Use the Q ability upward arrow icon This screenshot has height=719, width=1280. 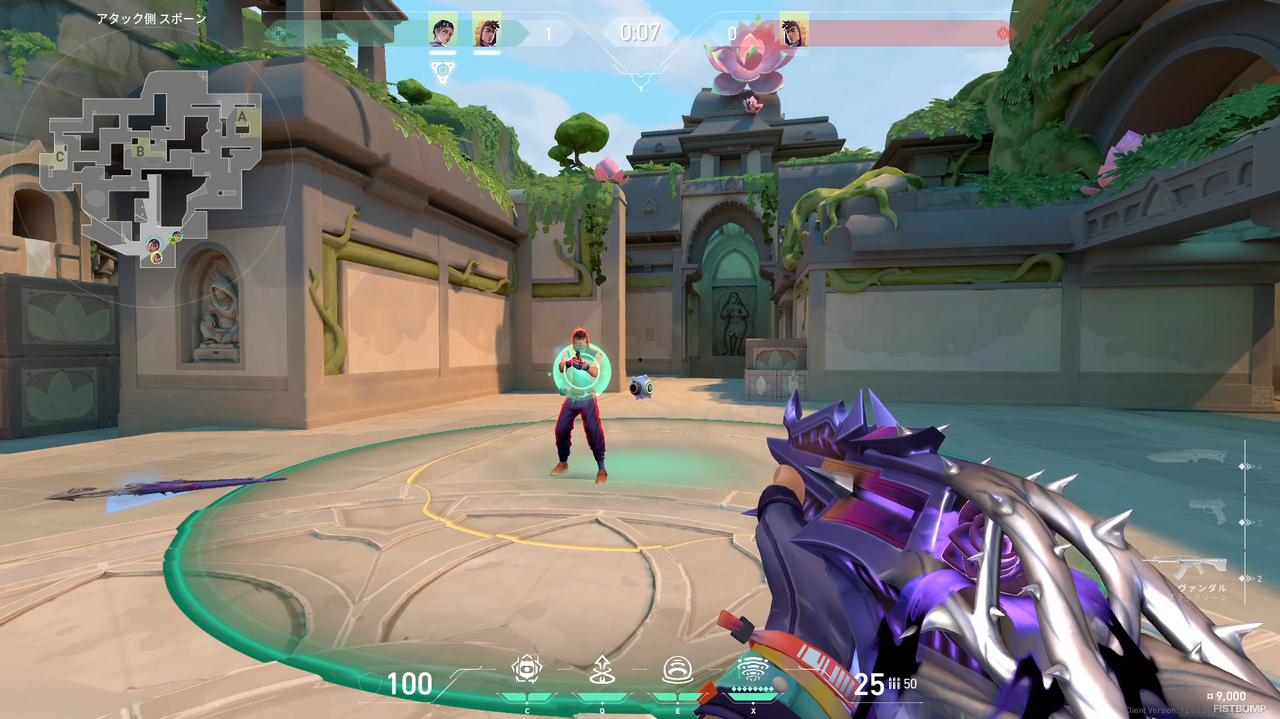[601, 668]
